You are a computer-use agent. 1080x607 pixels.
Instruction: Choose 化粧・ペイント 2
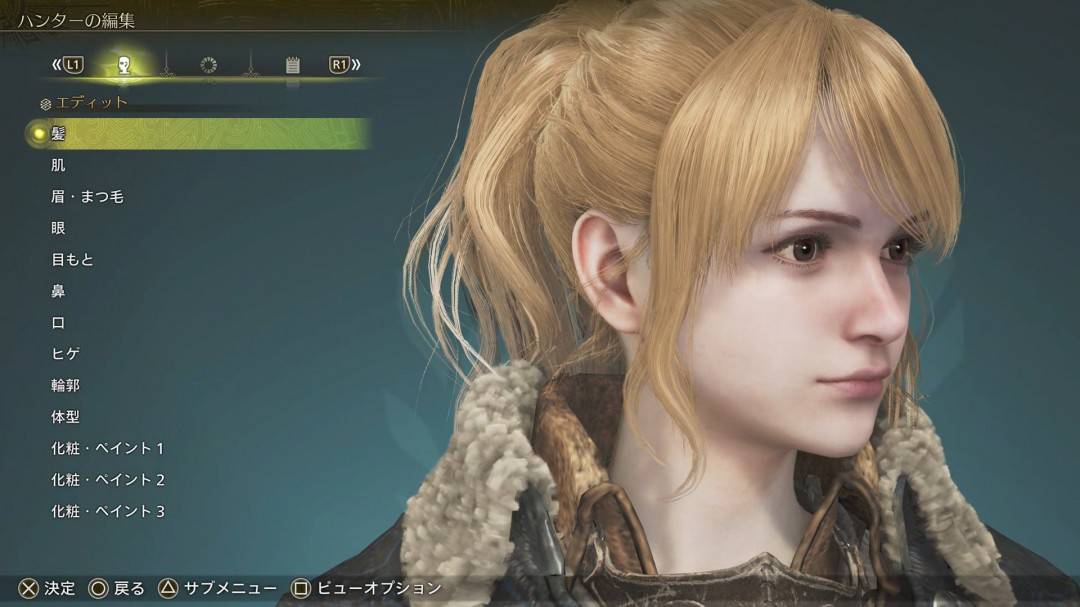click(108, 480)
